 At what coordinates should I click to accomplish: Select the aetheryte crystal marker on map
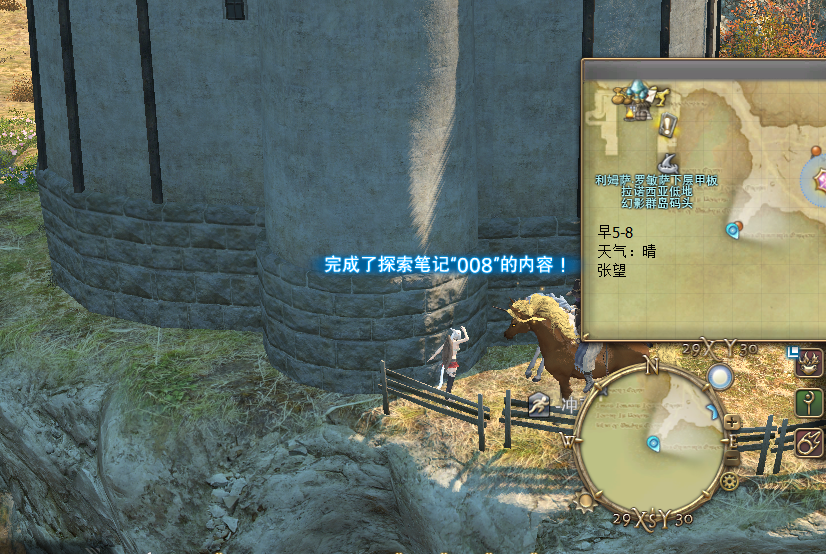click(637, 95)
